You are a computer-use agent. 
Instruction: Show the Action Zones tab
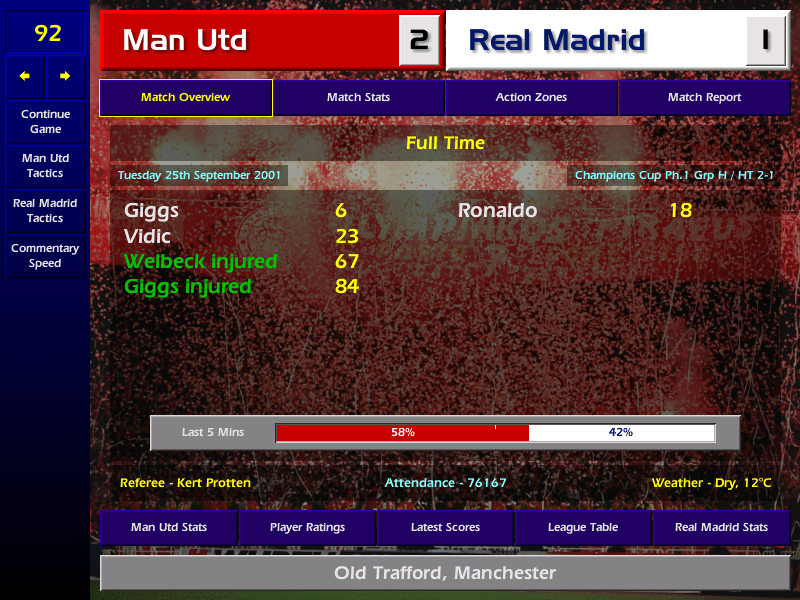click(x=531, y=98)
